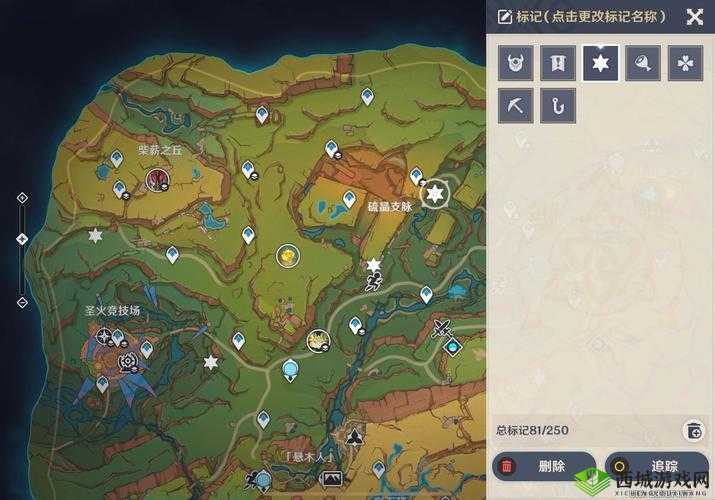Viewport: 715px width, 500px height.
Task: Delete the selected marker with 删除
Action: (544, 466)
